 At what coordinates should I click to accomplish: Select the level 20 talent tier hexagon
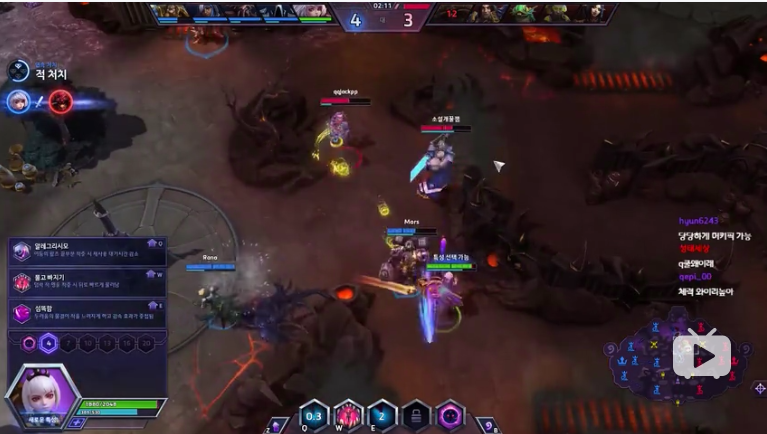click(x=147, y=343)
